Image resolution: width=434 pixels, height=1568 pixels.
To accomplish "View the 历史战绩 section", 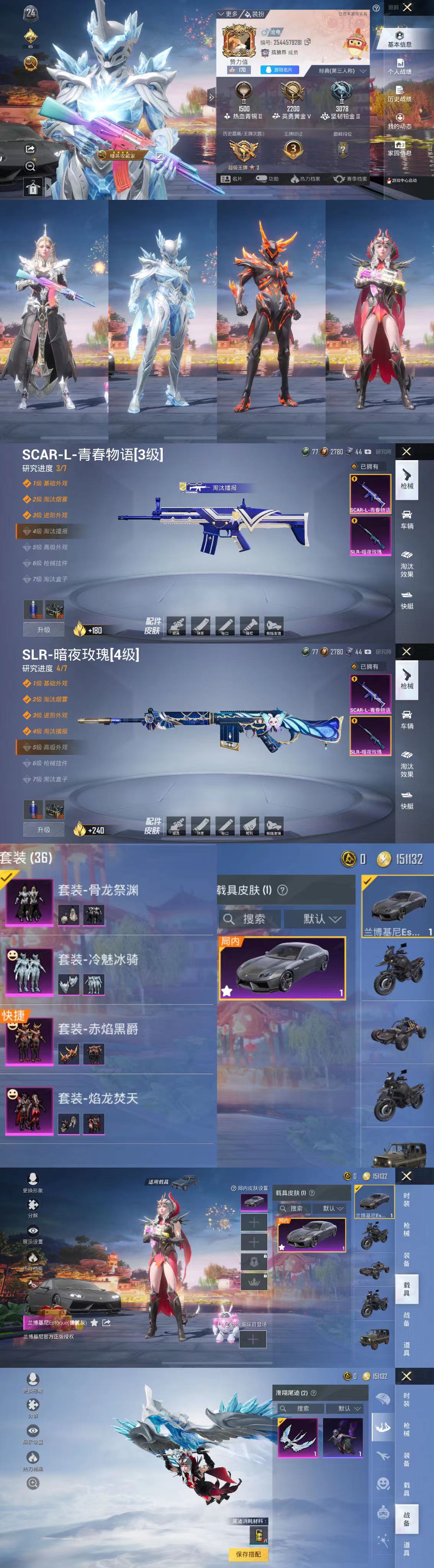I will click(400, 94).
